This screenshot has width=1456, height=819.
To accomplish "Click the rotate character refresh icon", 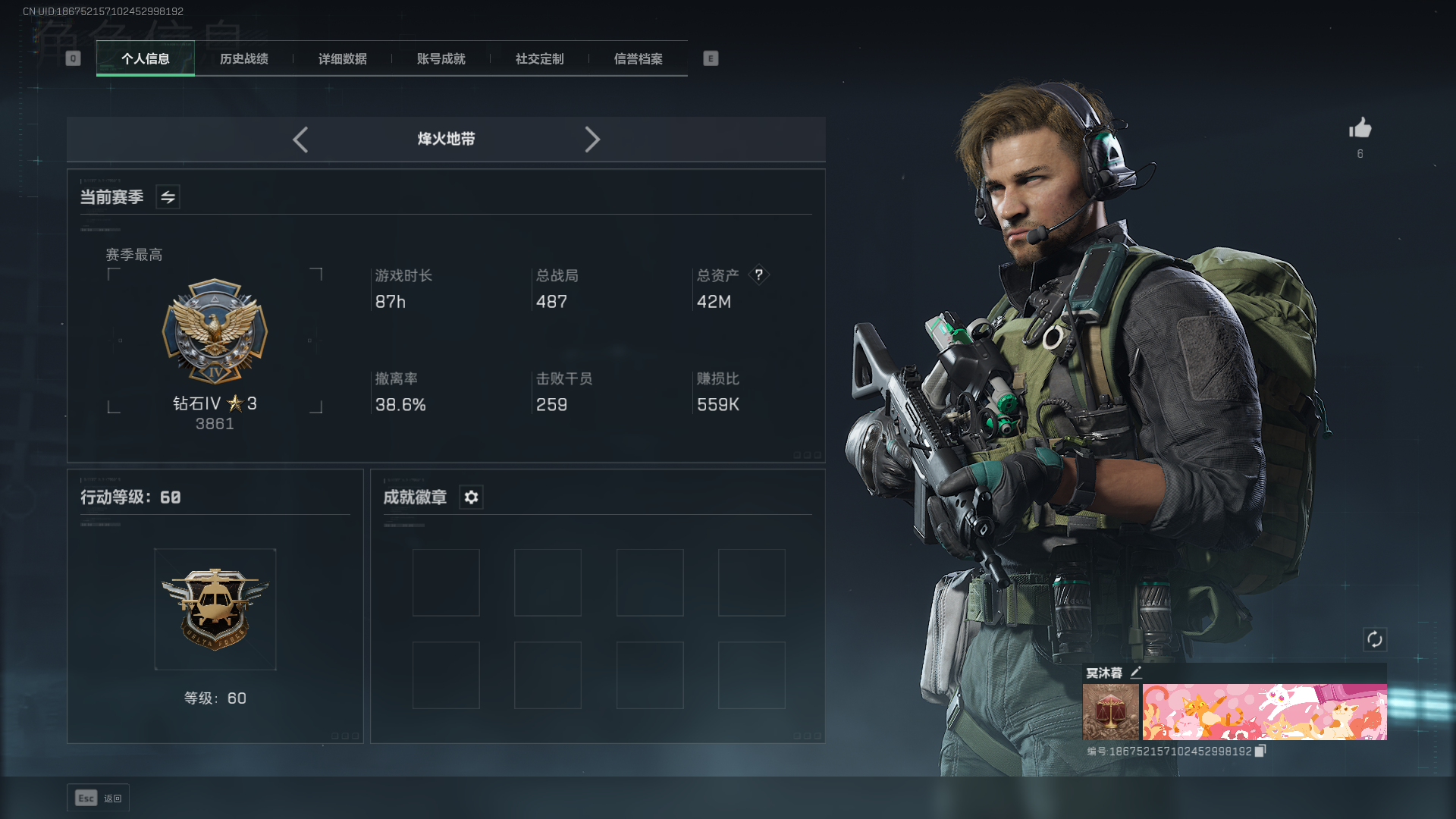I will coord(1375,639).
